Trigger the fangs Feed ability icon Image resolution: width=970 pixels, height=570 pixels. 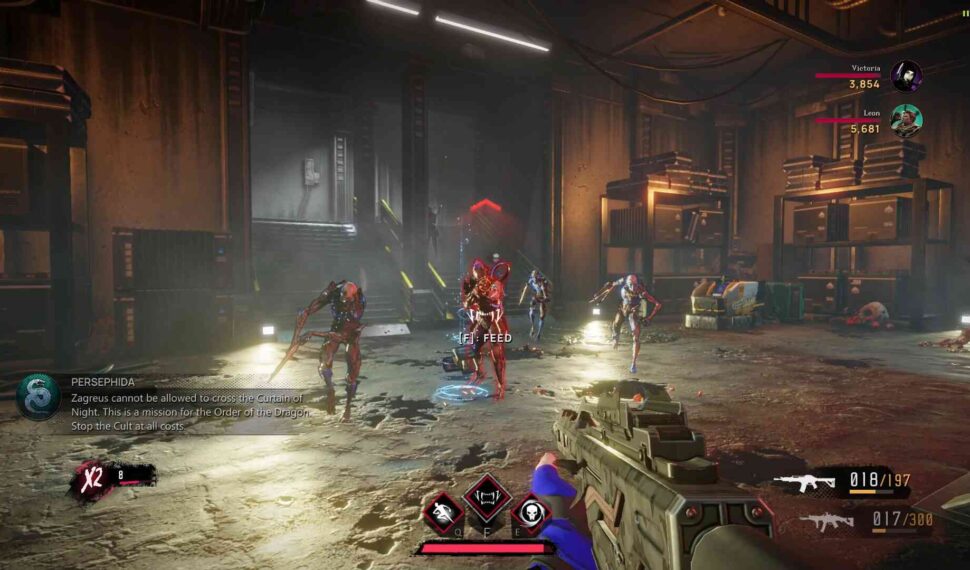coord(487,496)
